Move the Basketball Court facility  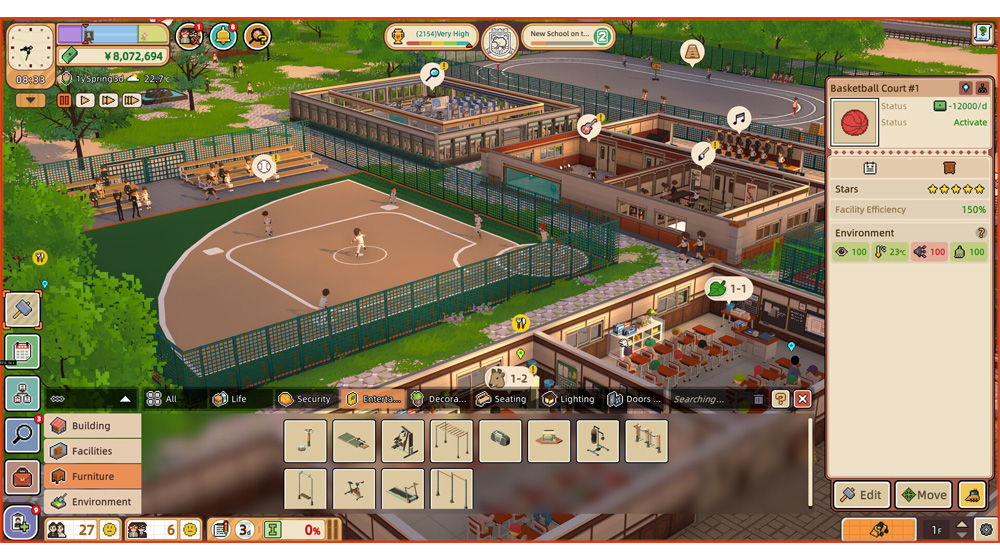922,494
